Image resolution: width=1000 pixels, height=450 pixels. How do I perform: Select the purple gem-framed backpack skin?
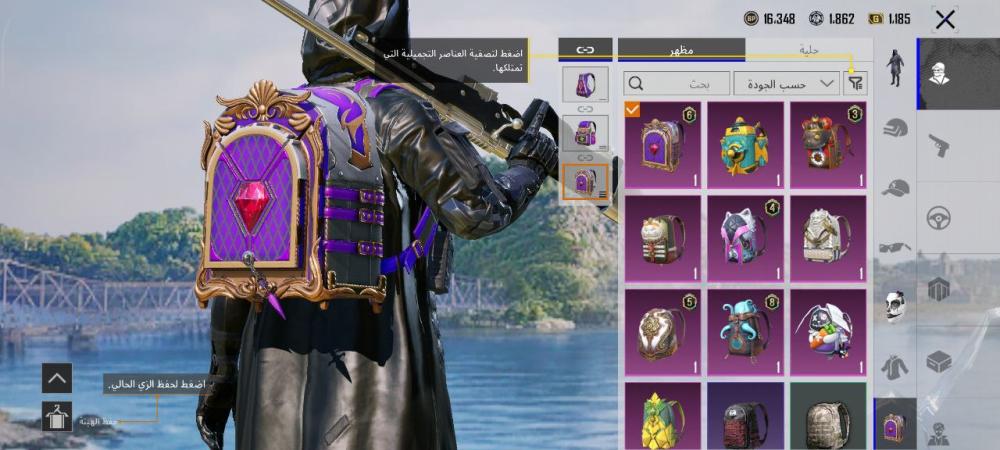(661, 144)
